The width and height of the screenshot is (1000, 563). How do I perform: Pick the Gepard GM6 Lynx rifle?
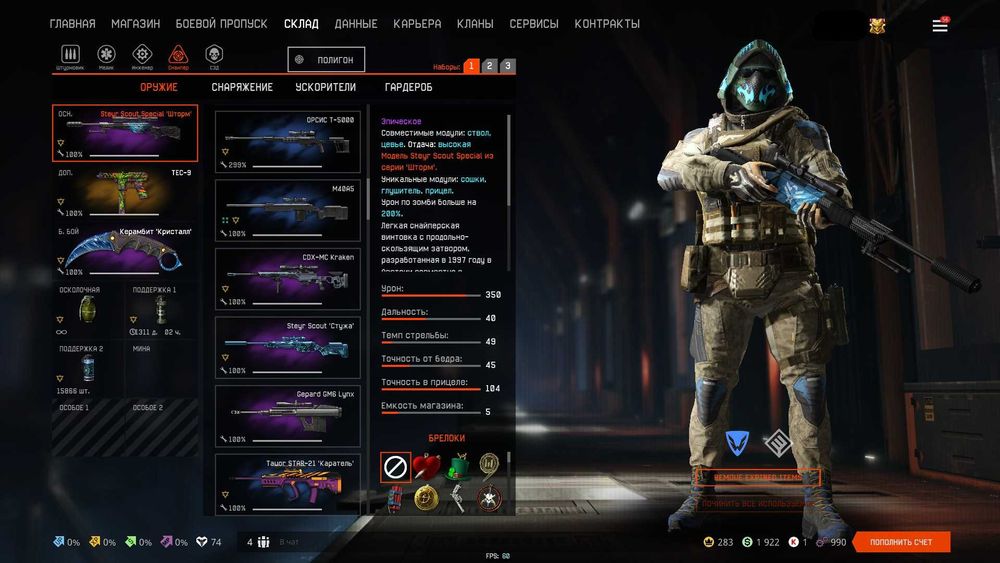pos(288,416)
